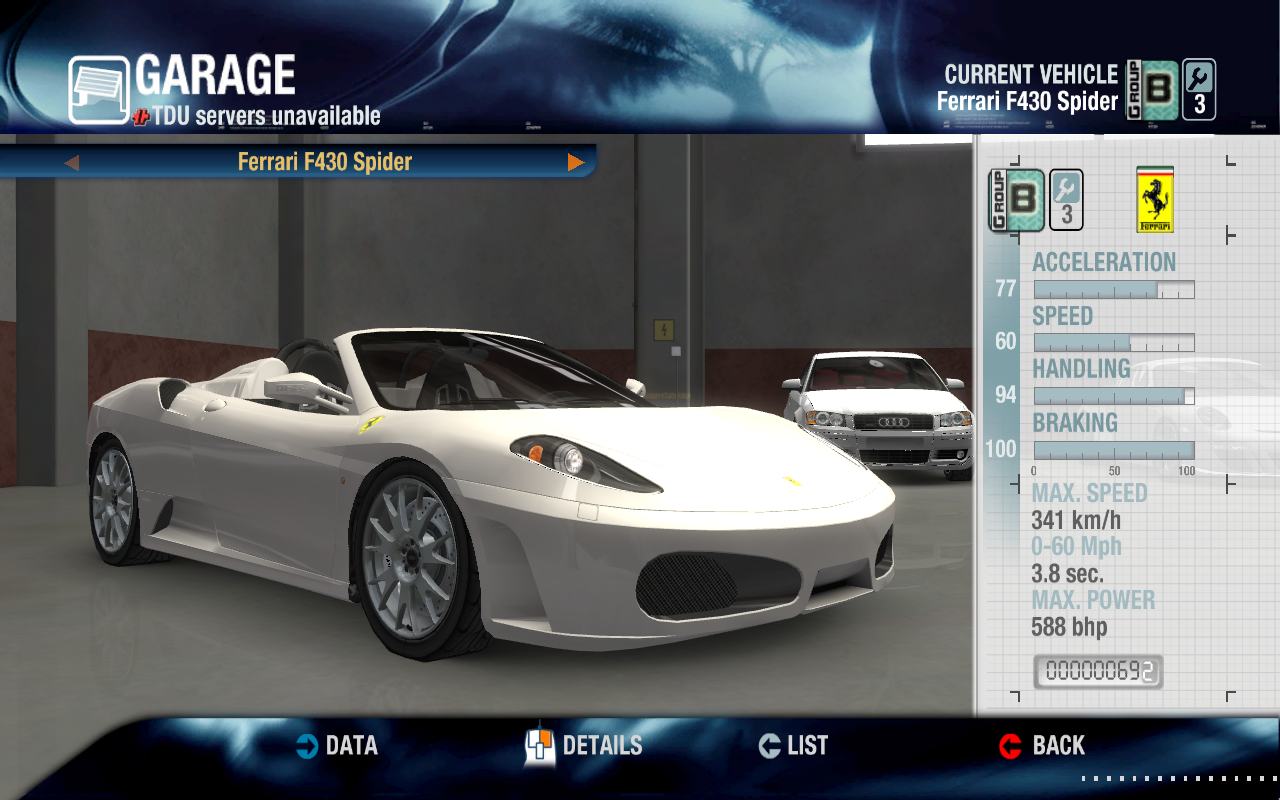Open the vehicle LIST

coord(794,746)
